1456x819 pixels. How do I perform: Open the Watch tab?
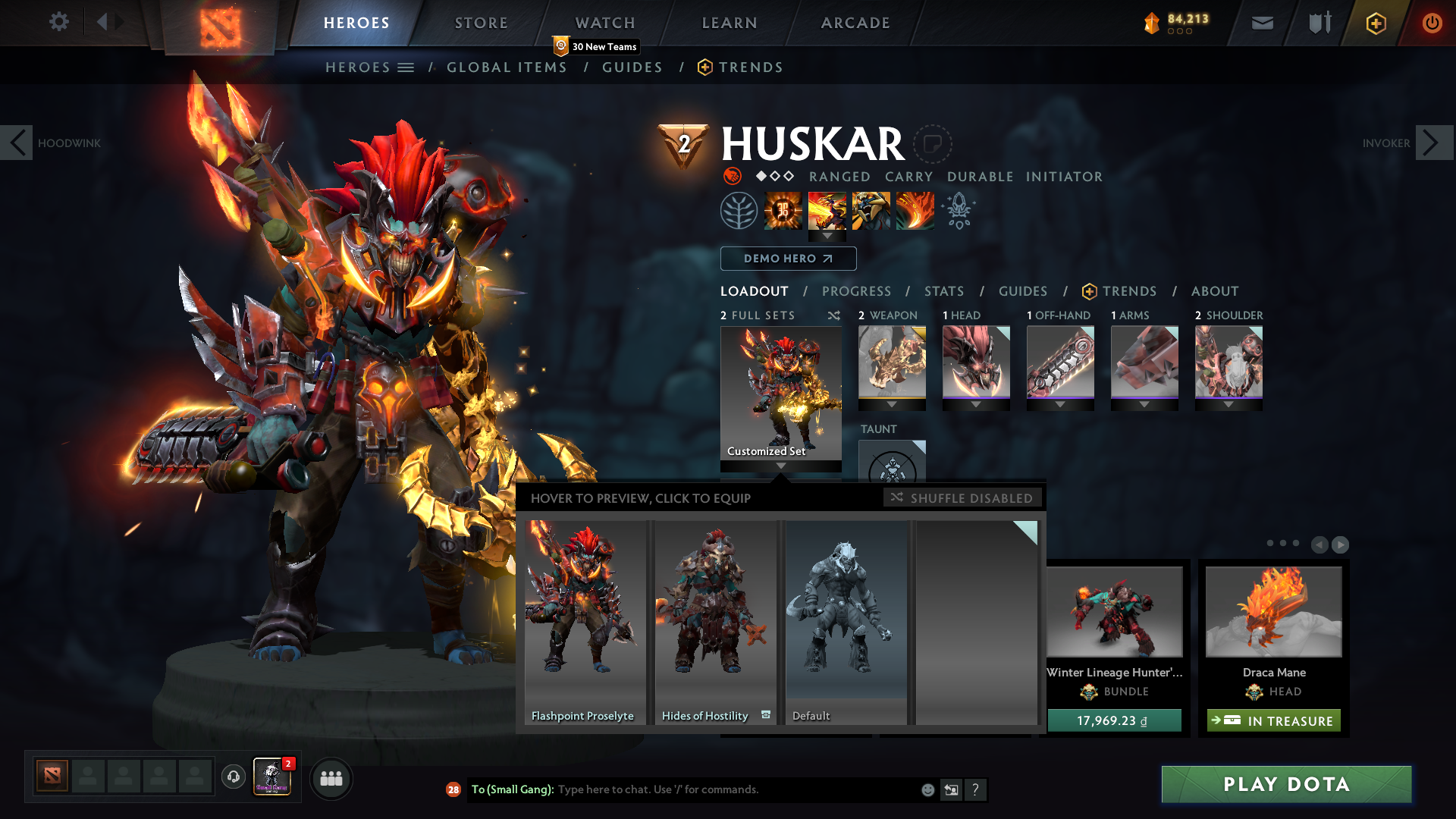tap(604, 23)
